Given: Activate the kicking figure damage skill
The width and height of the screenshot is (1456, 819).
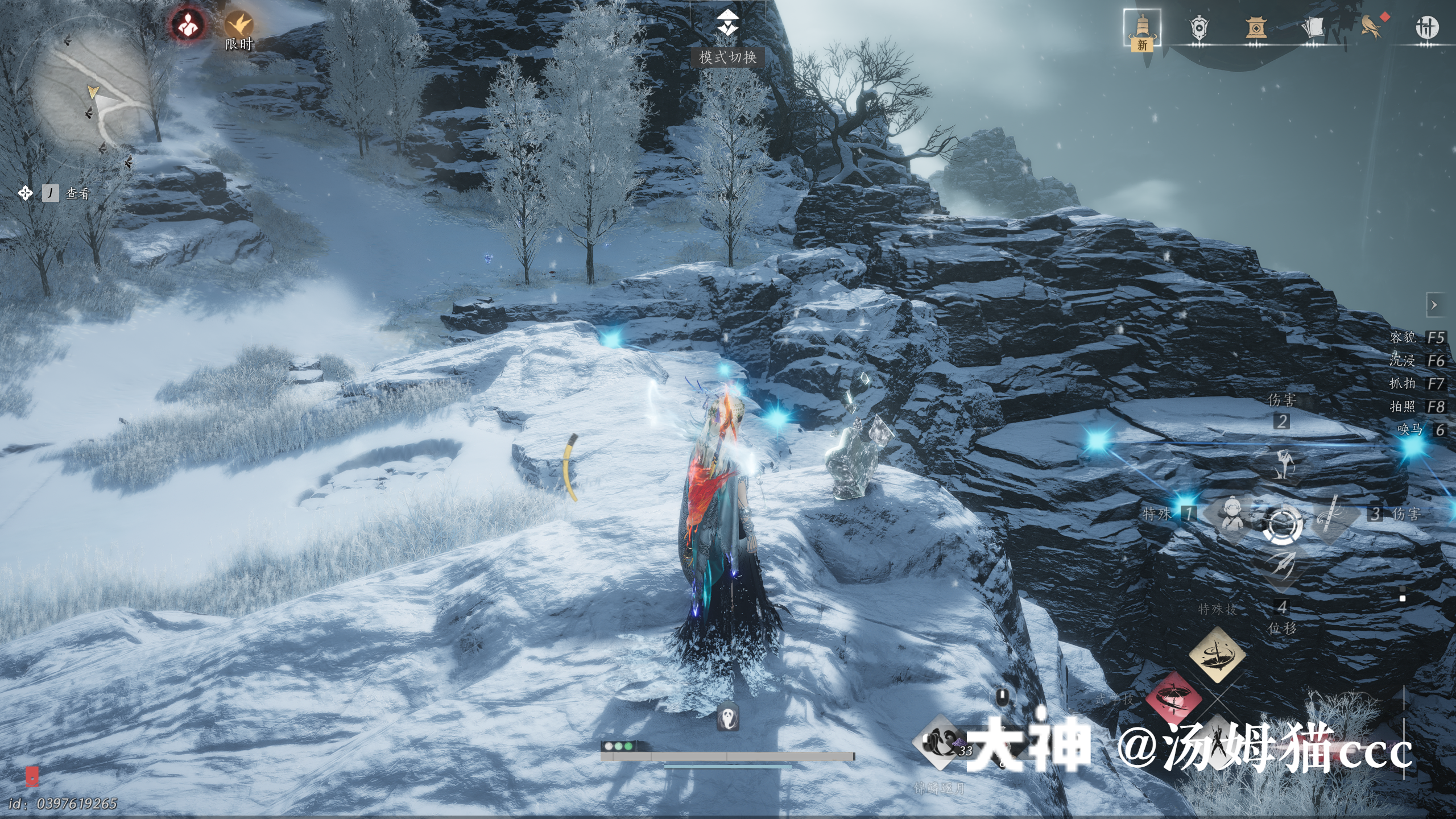Looking at the screenshot, I should tap(1282, 464).
